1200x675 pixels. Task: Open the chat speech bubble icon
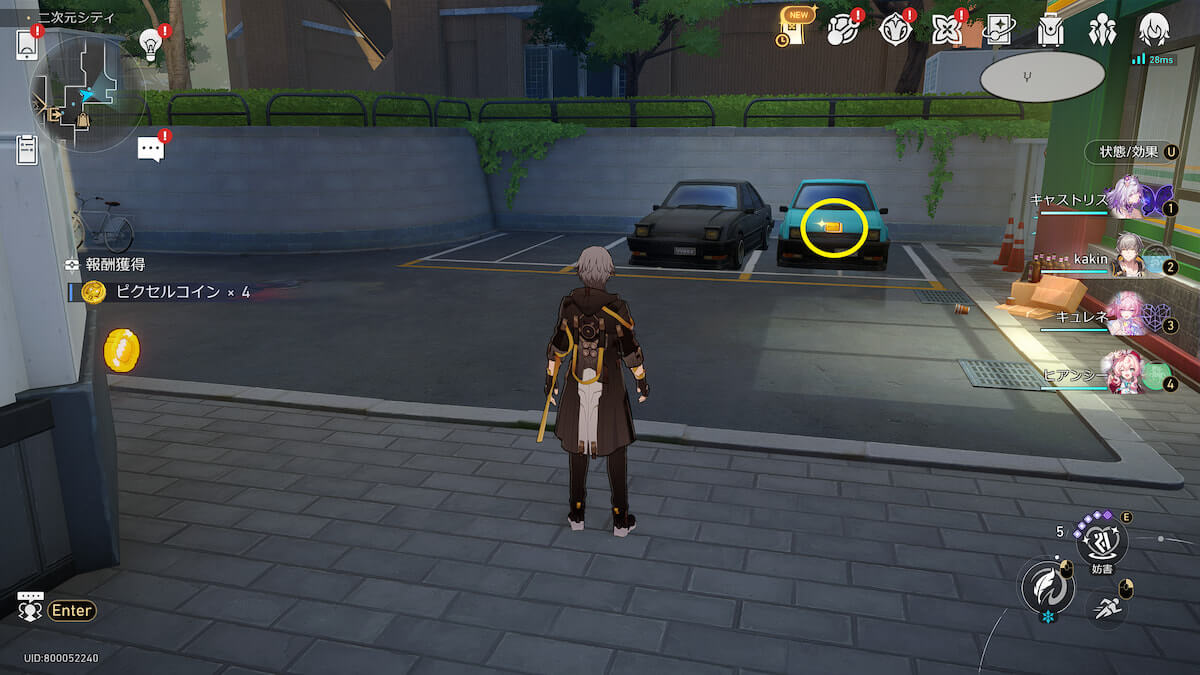pyautogui.click(x=151, y=150)
